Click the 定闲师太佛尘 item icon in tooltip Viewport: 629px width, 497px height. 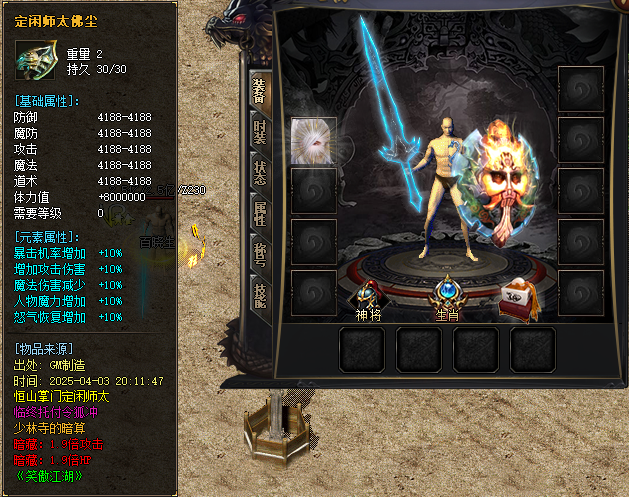click(x=35, y=60)
